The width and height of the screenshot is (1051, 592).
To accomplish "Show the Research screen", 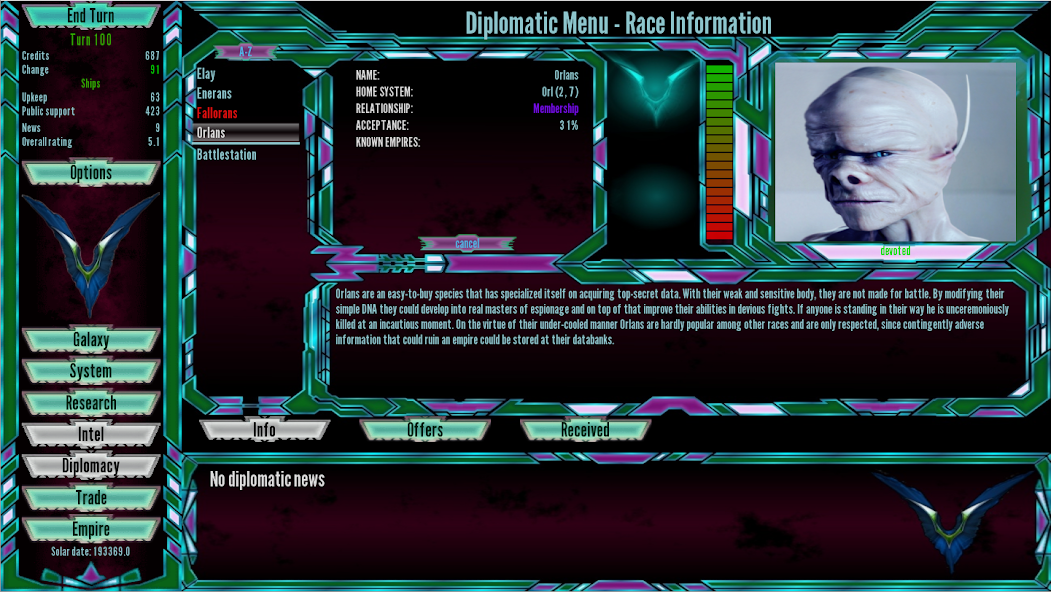I will pyautogui.click(x=90, y=403).
